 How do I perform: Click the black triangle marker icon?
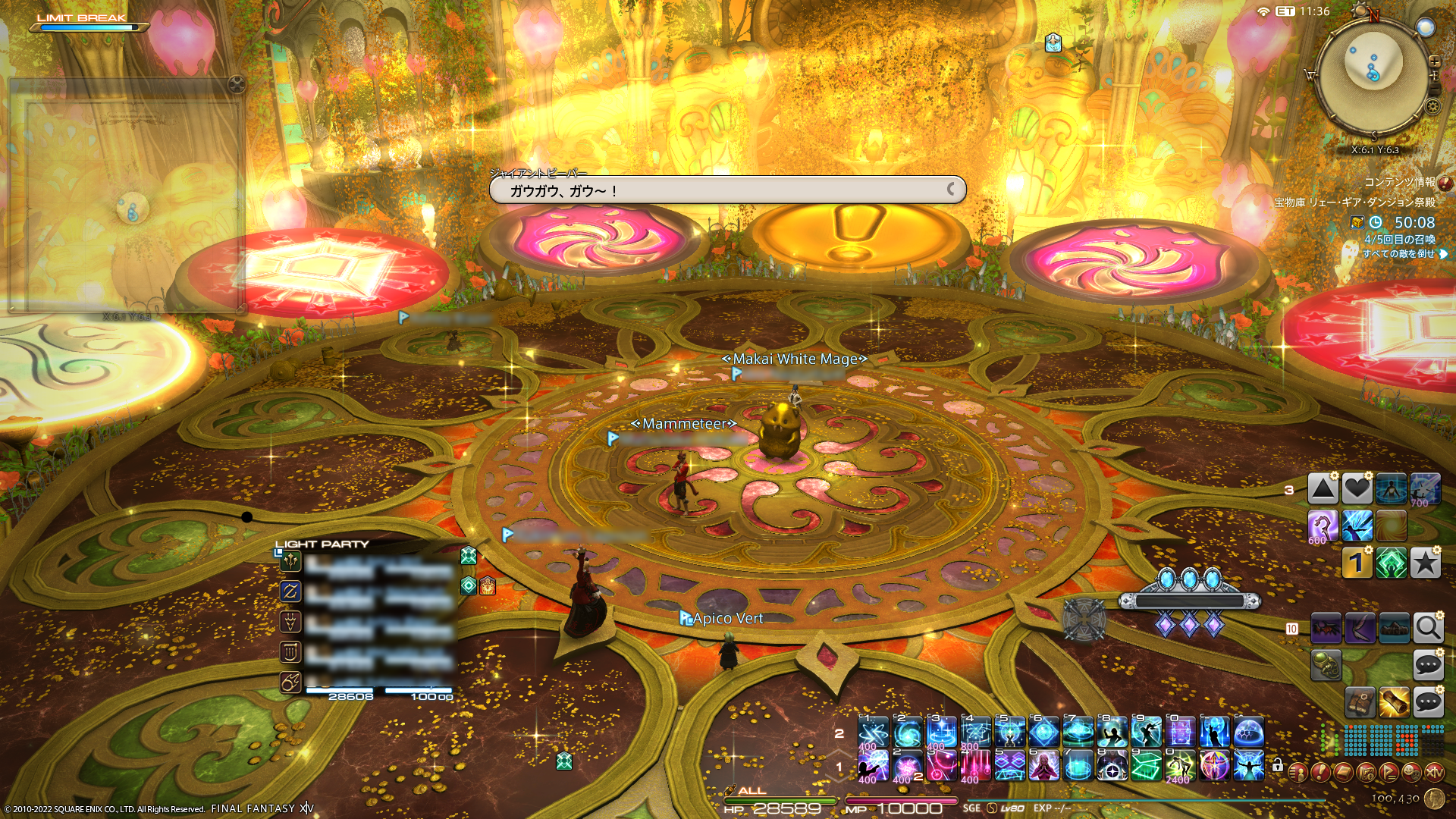(1323, 489)
